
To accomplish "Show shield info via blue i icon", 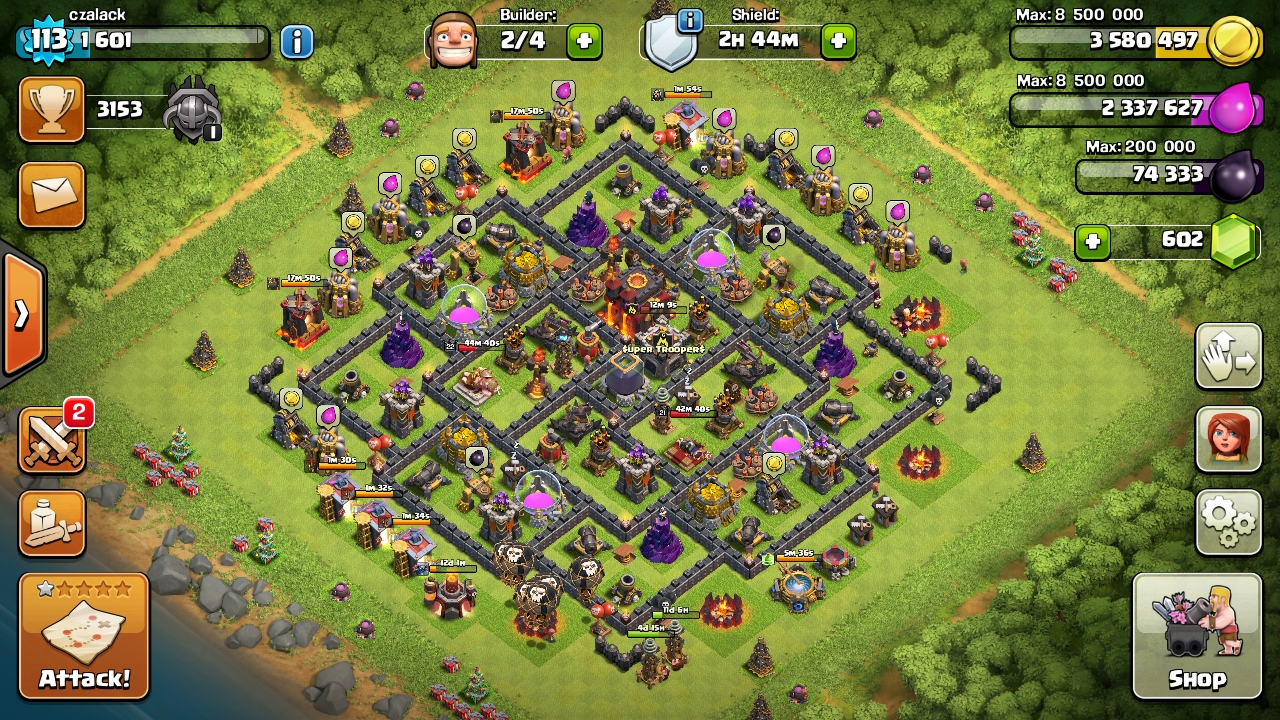I will [689, 20].
